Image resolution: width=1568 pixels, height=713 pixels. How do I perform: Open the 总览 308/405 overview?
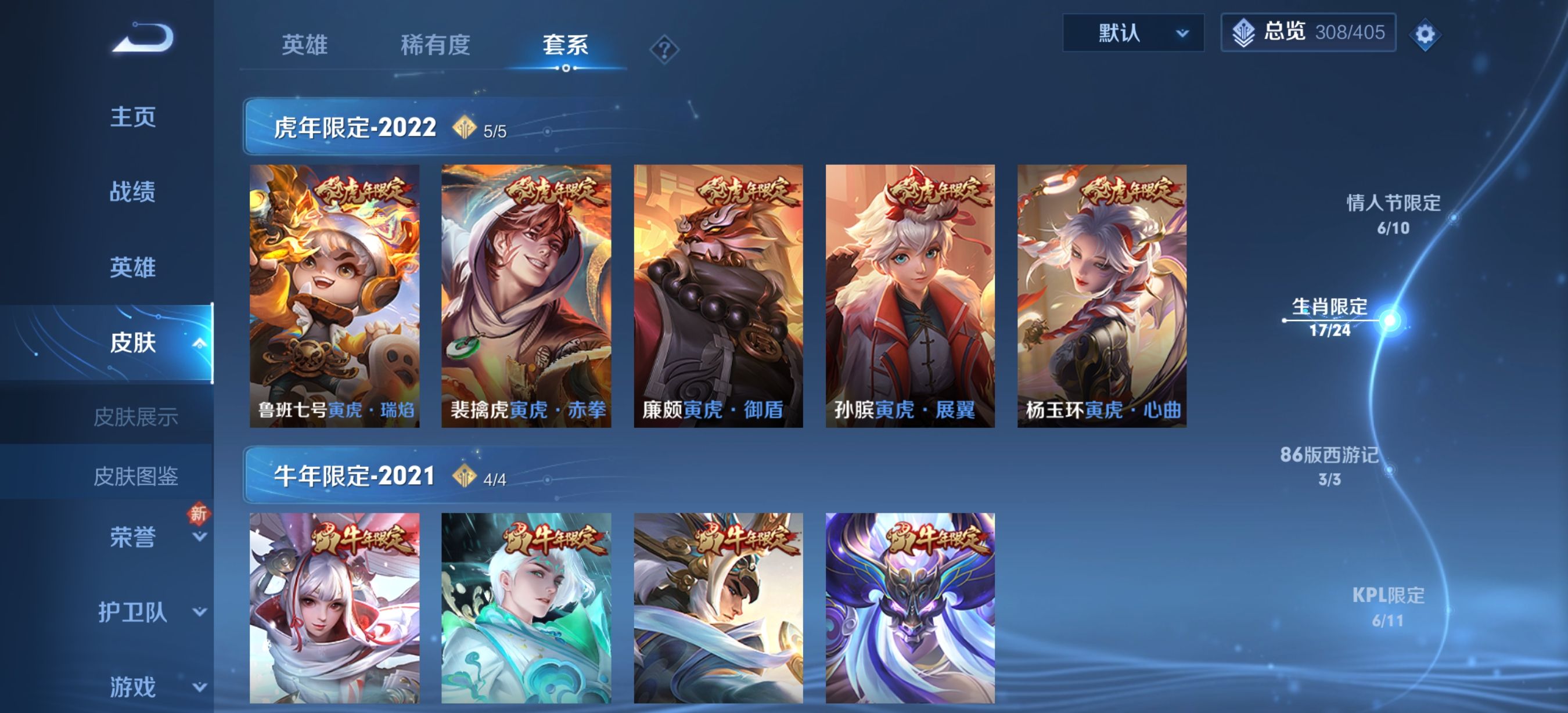1307,33
